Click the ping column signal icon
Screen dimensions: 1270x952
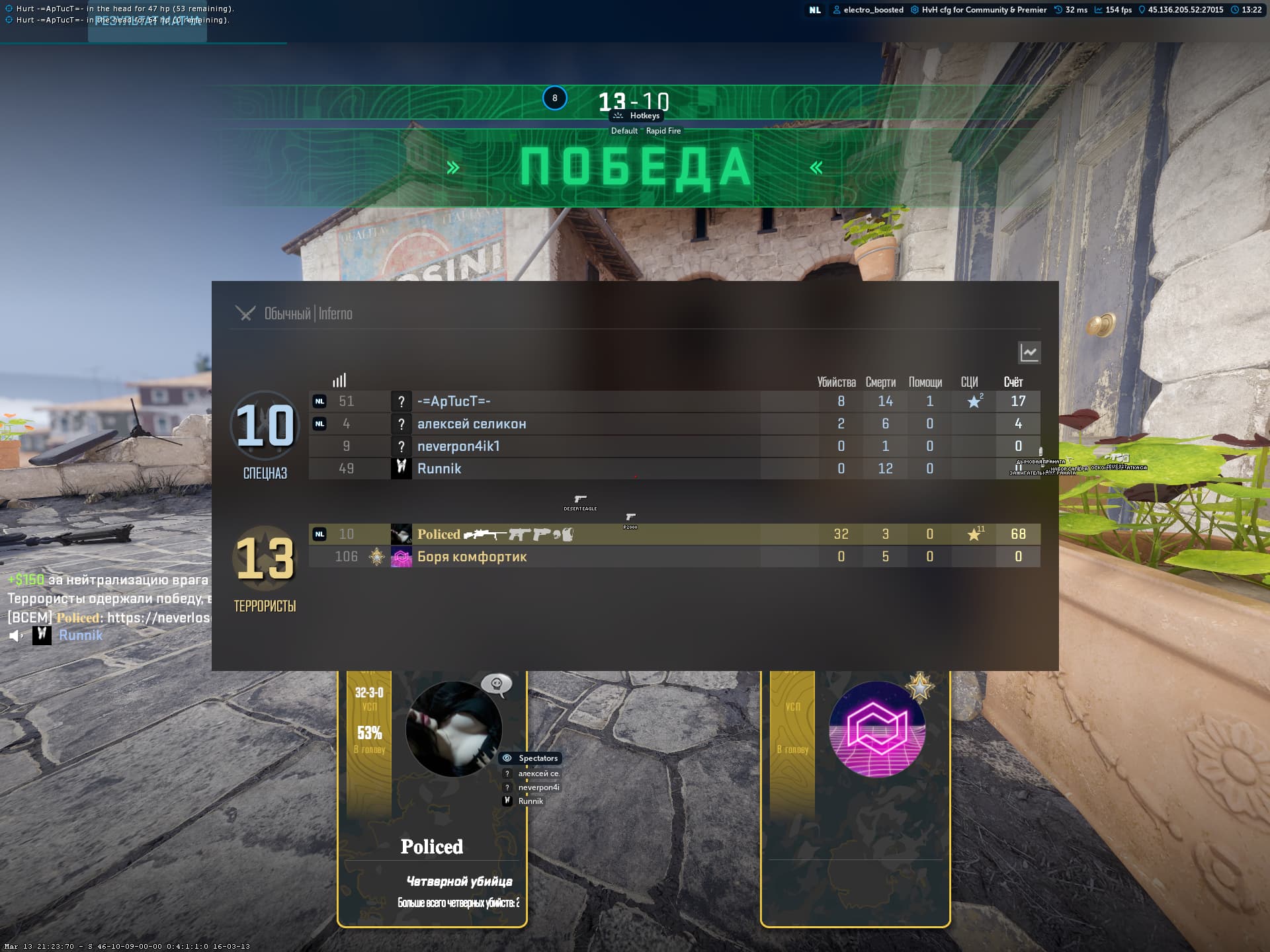339,381
